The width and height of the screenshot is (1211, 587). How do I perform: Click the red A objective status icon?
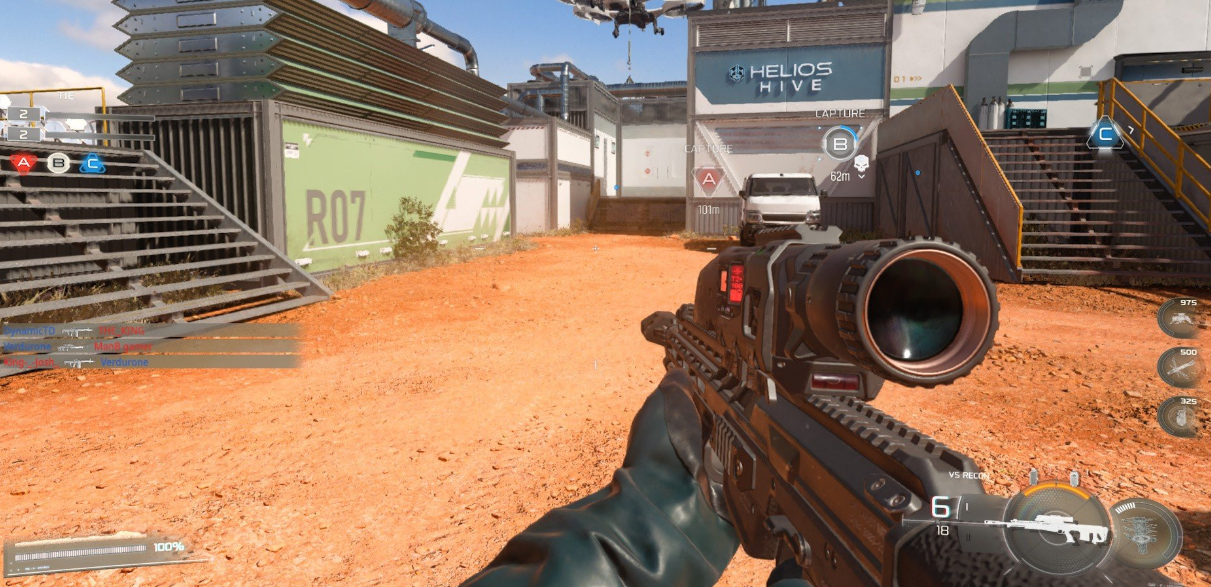coord(25,162)
